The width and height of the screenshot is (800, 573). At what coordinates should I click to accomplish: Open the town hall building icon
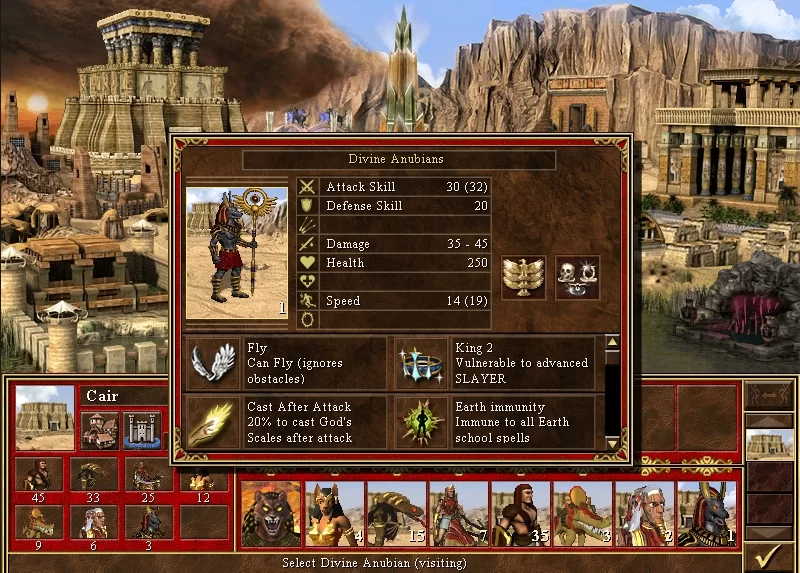[99, 429]
